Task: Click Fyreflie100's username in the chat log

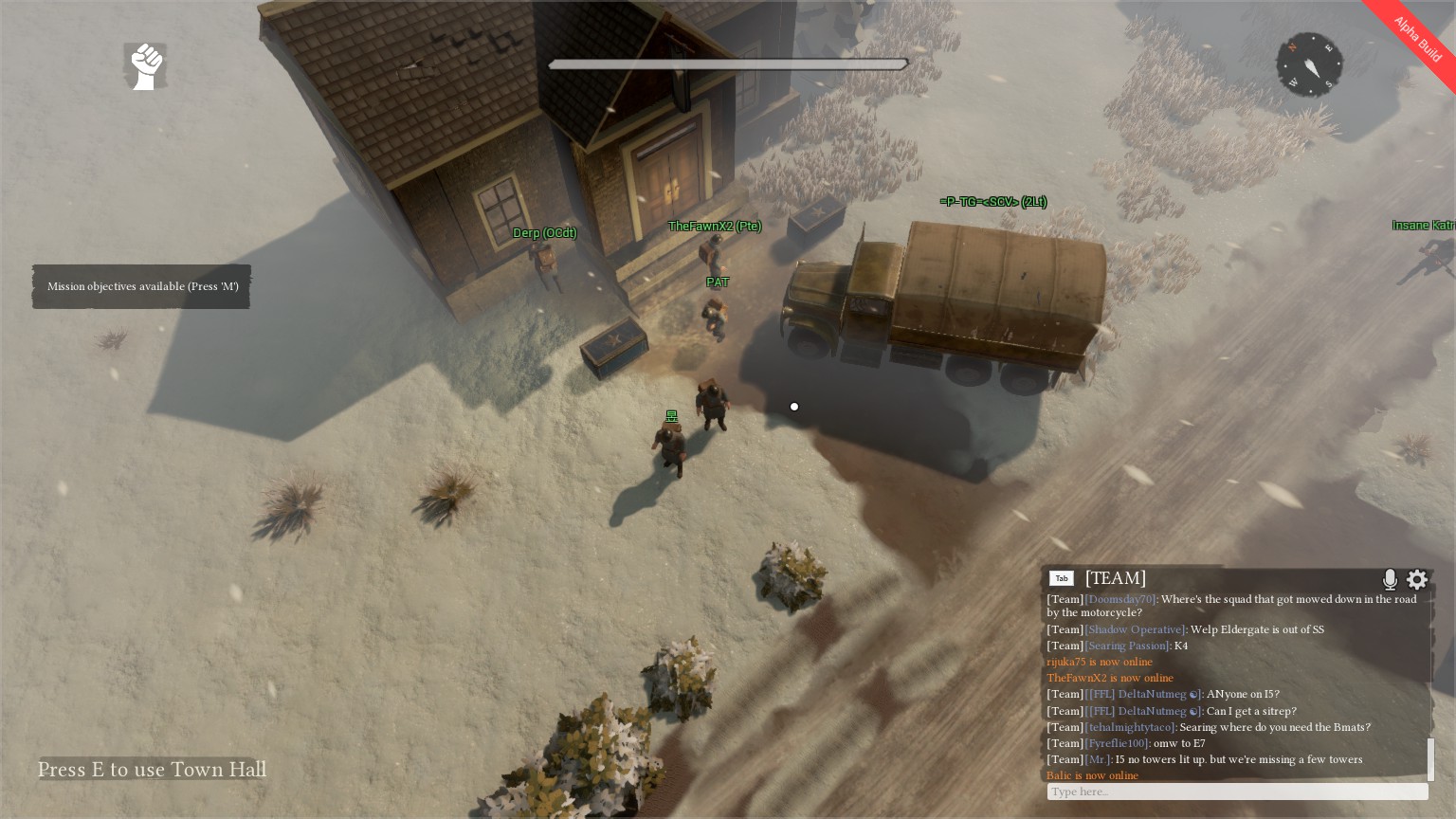Action: 1117,743
